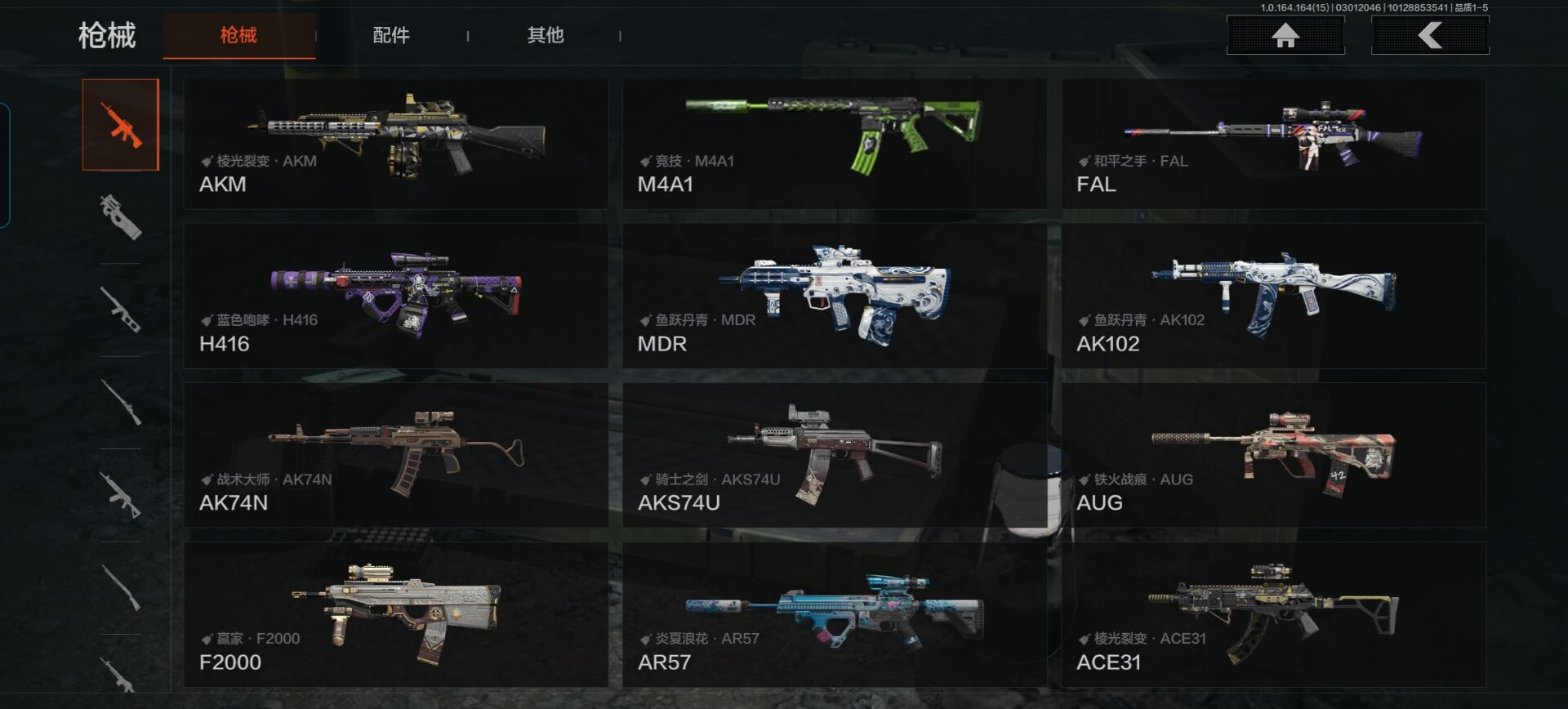The height and width of the screenshot is (709, 1568).
Task: Select the blue AR57 tile
Action: tap(834, 614)
